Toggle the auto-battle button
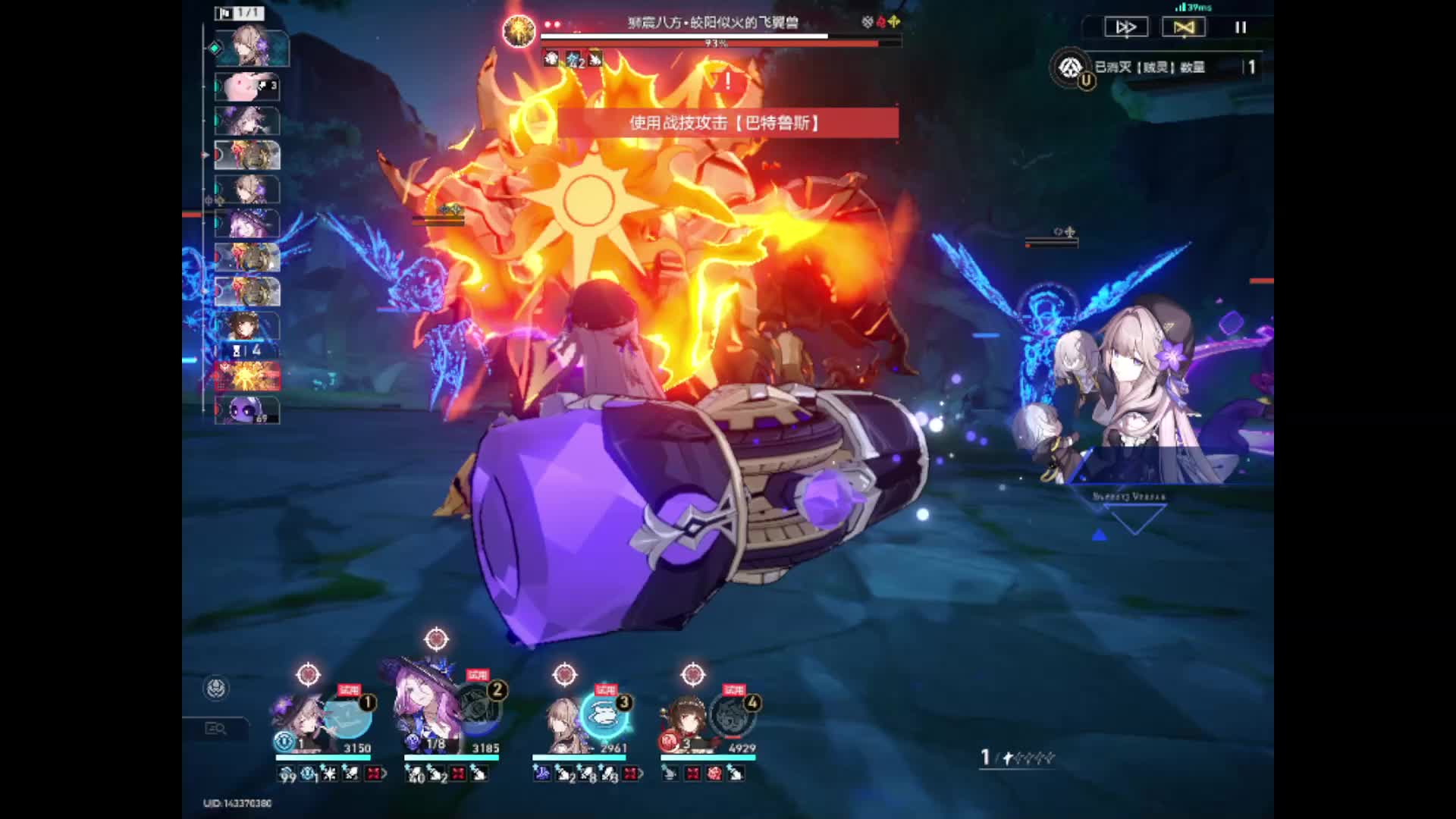1456x819 pixels. [1183, 27]
